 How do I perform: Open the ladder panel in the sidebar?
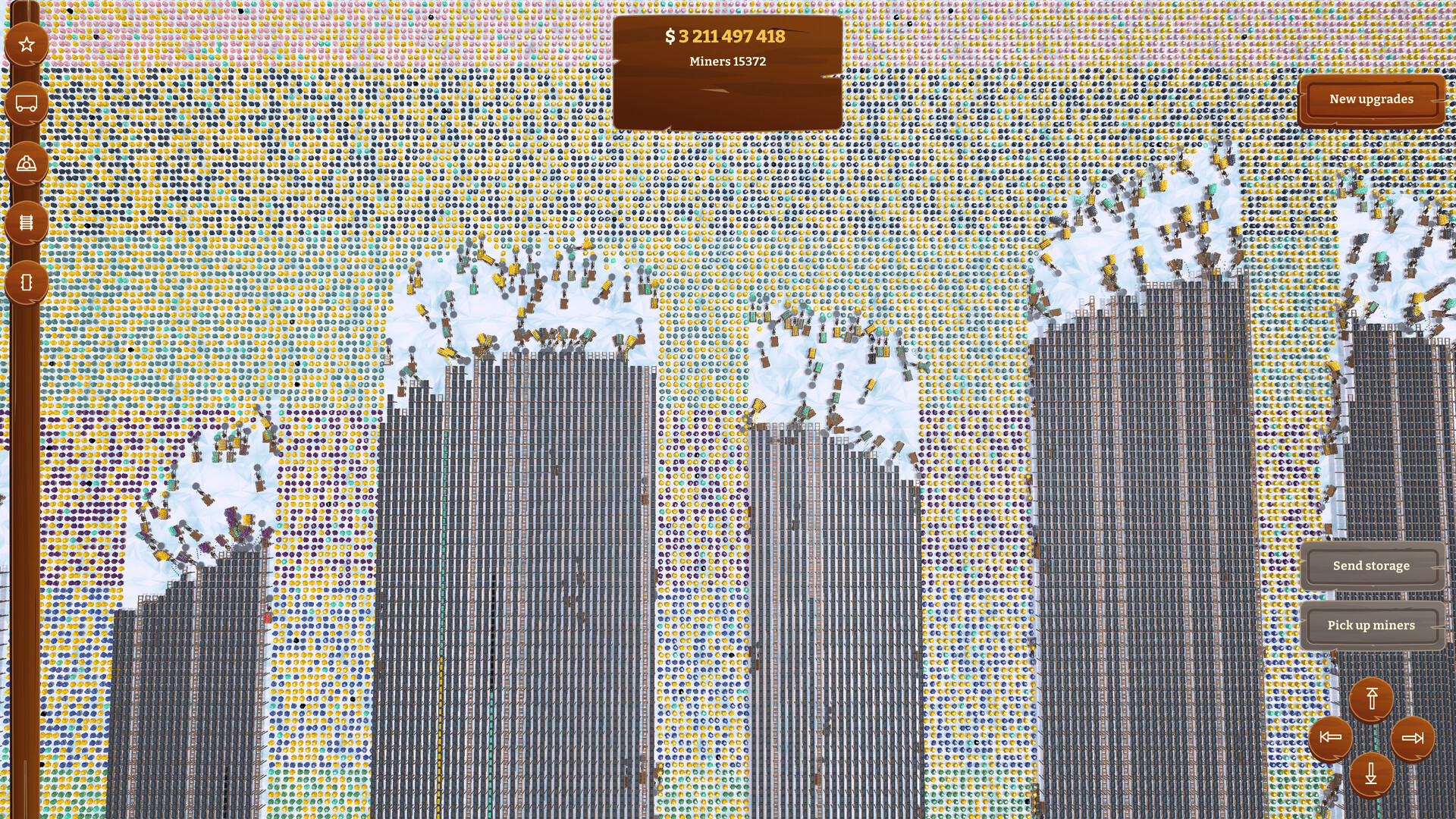pos(27,221)
